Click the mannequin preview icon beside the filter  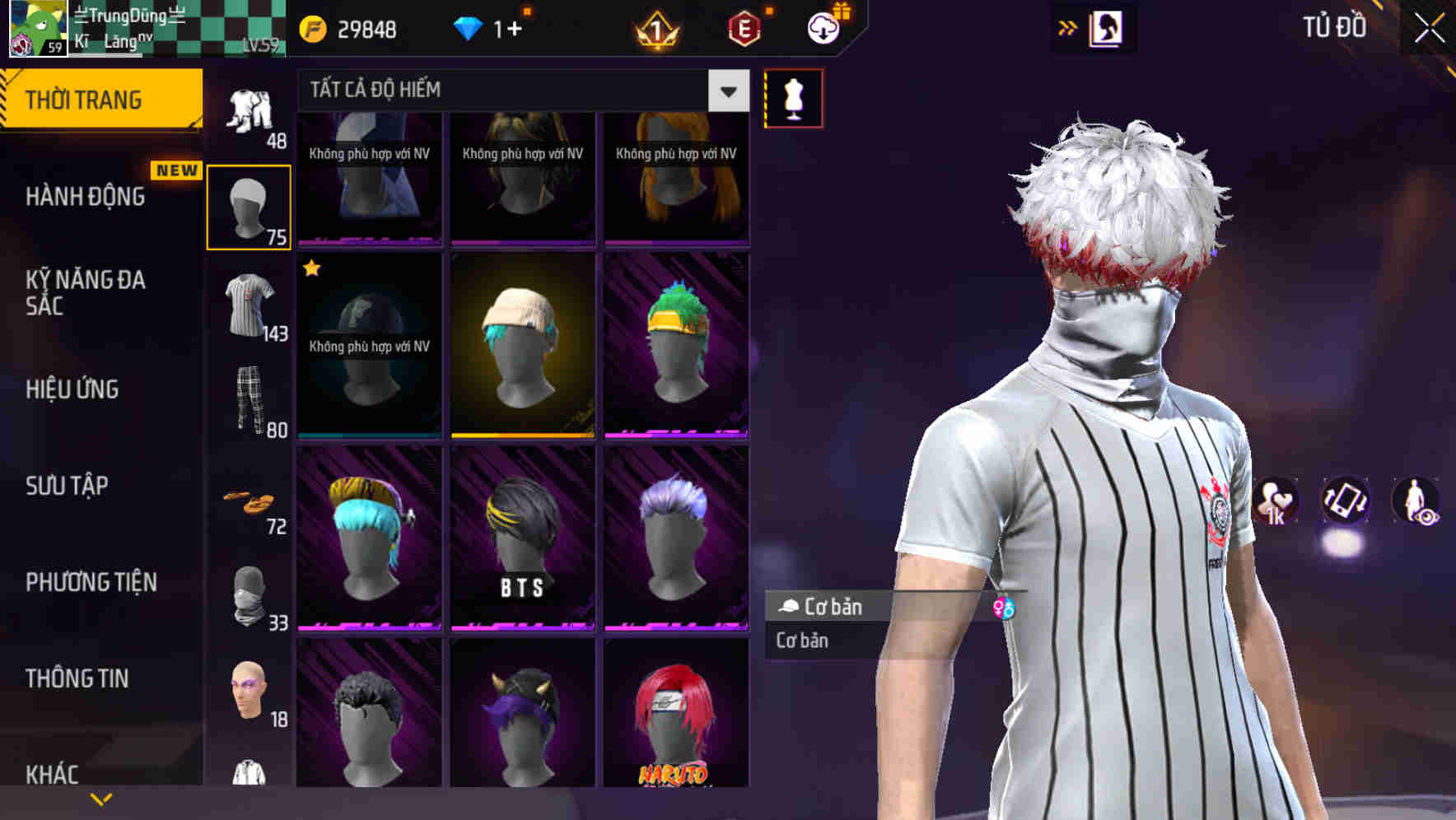[792, 97]
